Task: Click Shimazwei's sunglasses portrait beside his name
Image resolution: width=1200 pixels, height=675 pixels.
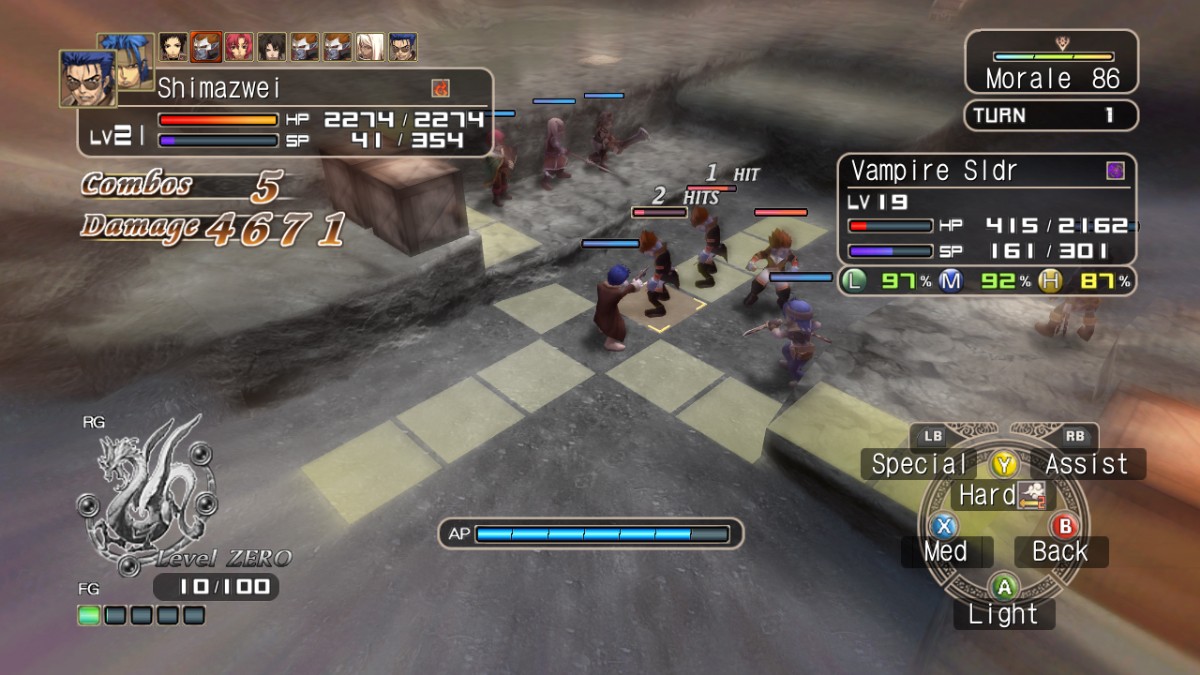Action: [x=87, y=78]
